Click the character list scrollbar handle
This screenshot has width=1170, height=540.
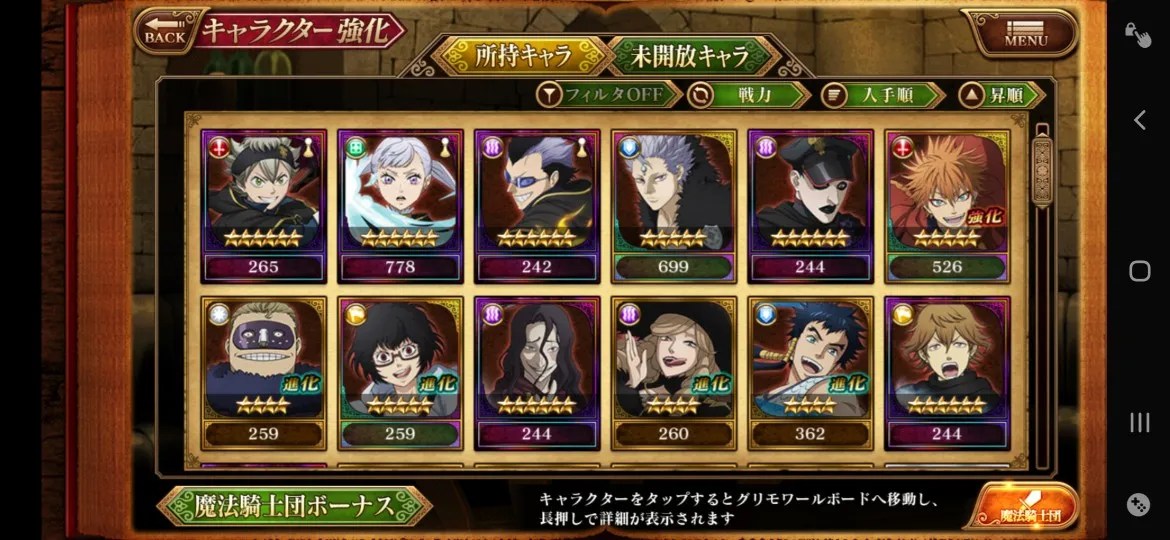[x=1041, y=170]
